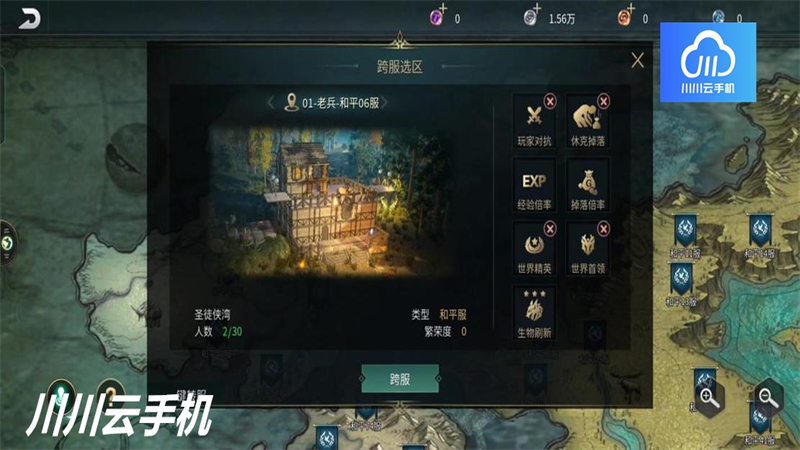
Task: Confirm cross-server with the 跨服 button
Action: point(399,378)
